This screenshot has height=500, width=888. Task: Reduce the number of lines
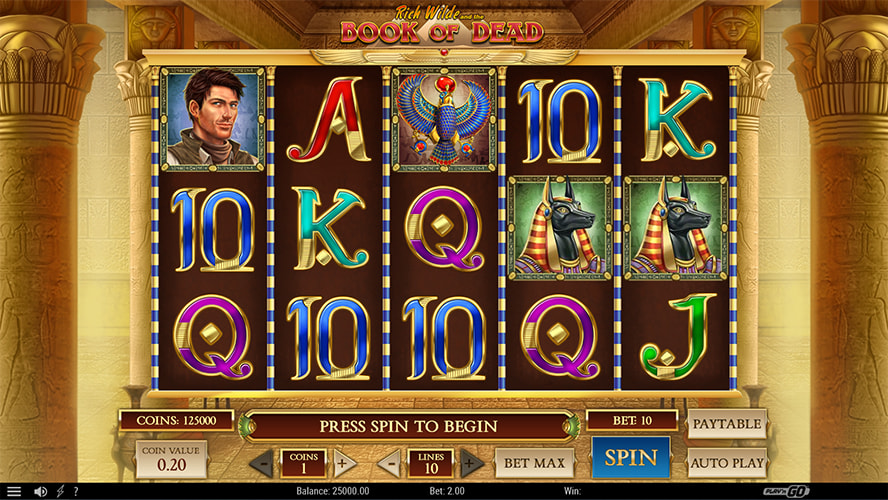[x=389, y=464]
